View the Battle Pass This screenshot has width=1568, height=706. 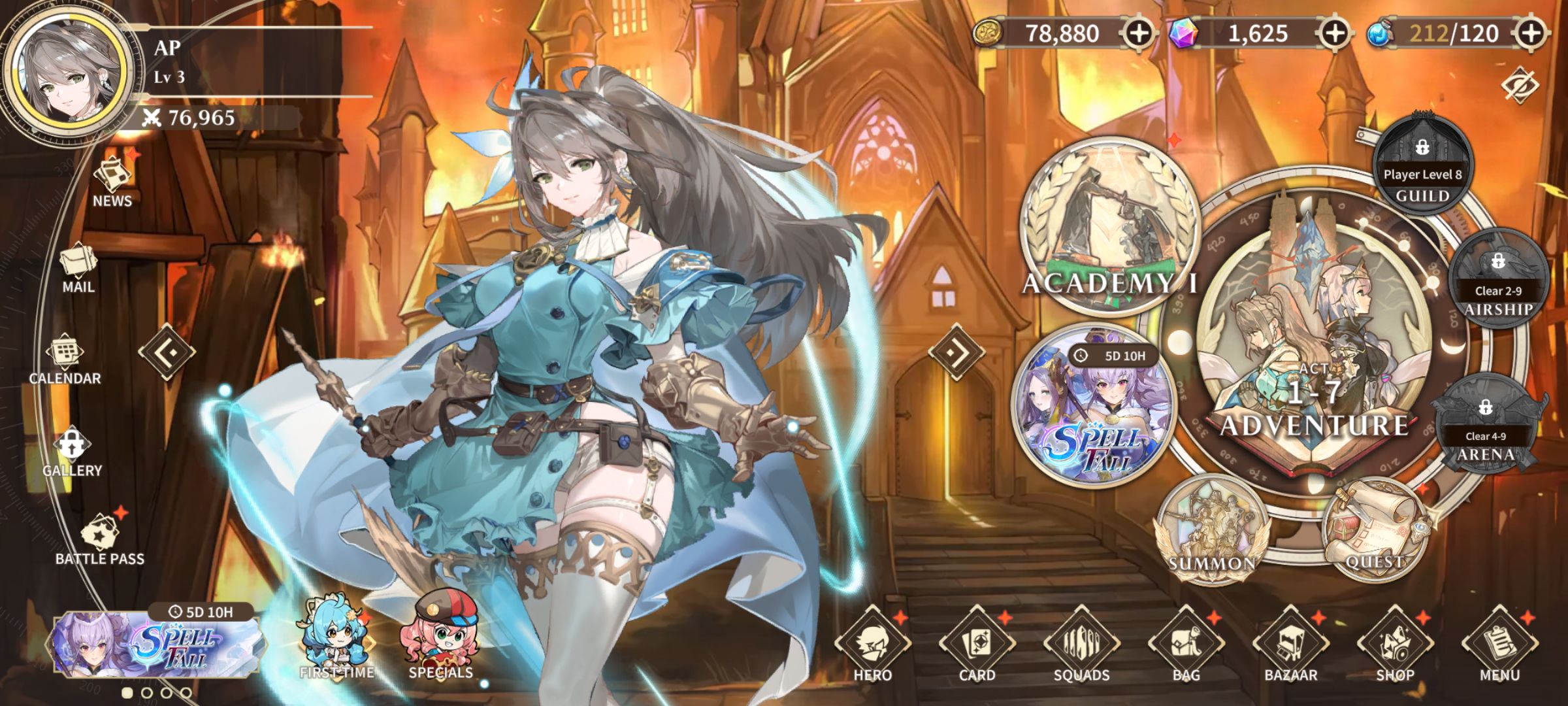(100, 539)
